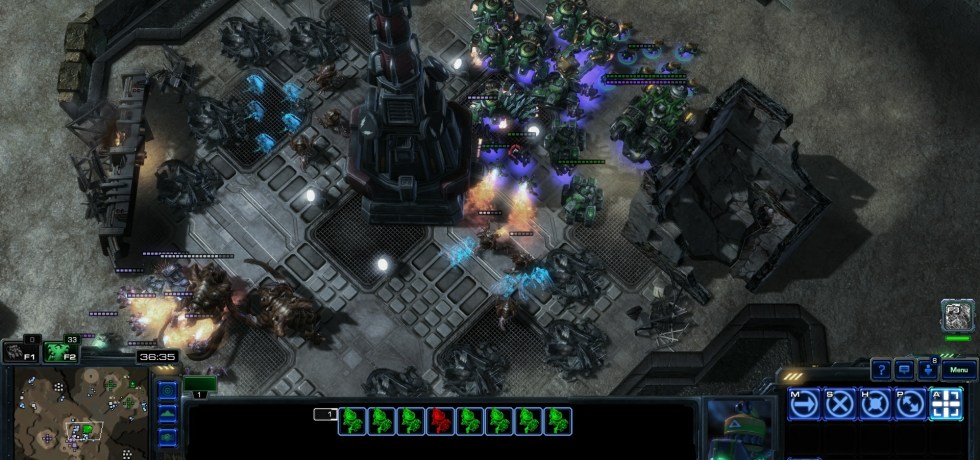Viewport: 980px width, 460px height.
Task: Select the Hold Position command
Action: coord(875,404)
